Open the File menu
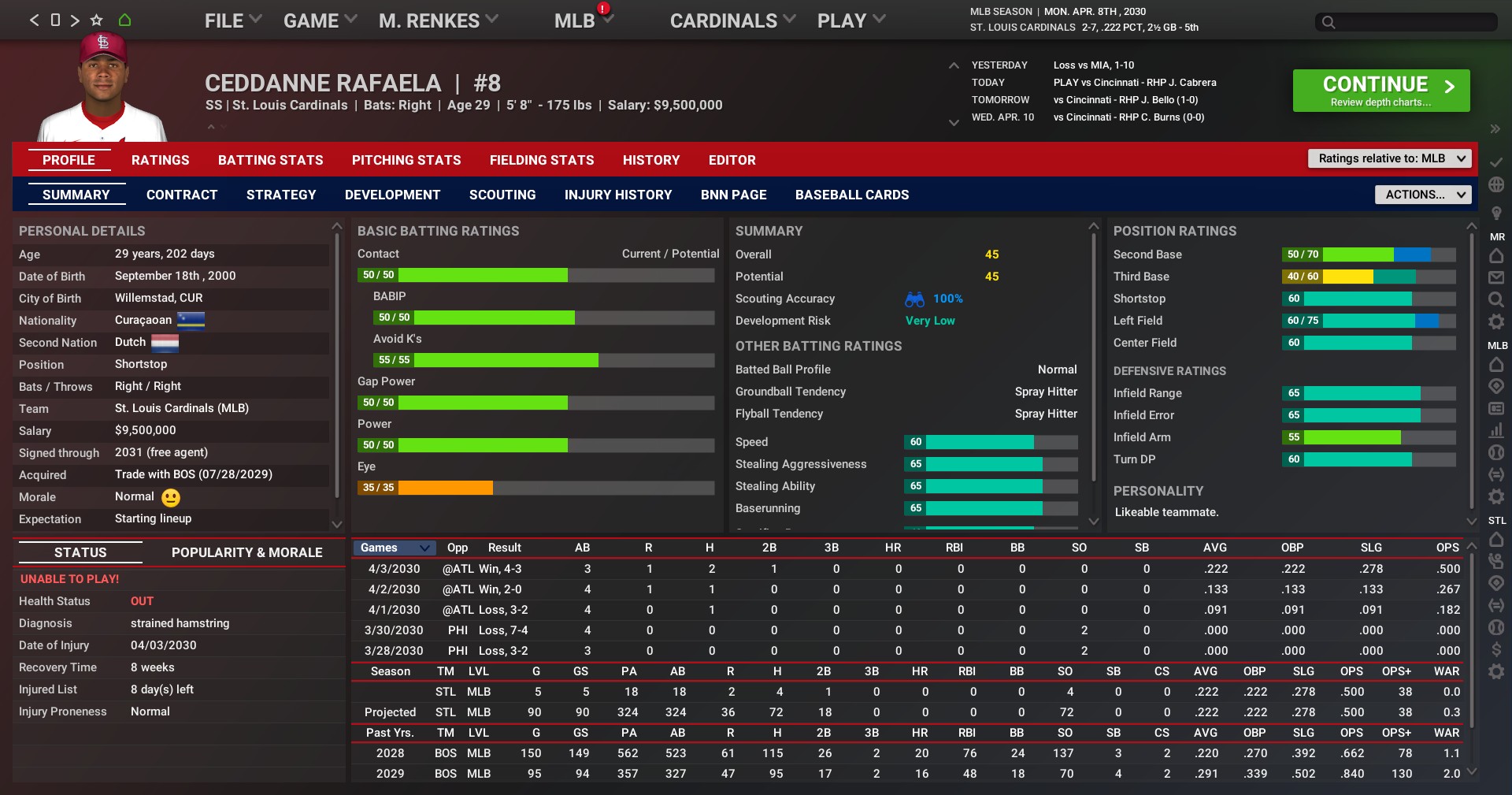1512x795 pixels. (x=232, y=21)
